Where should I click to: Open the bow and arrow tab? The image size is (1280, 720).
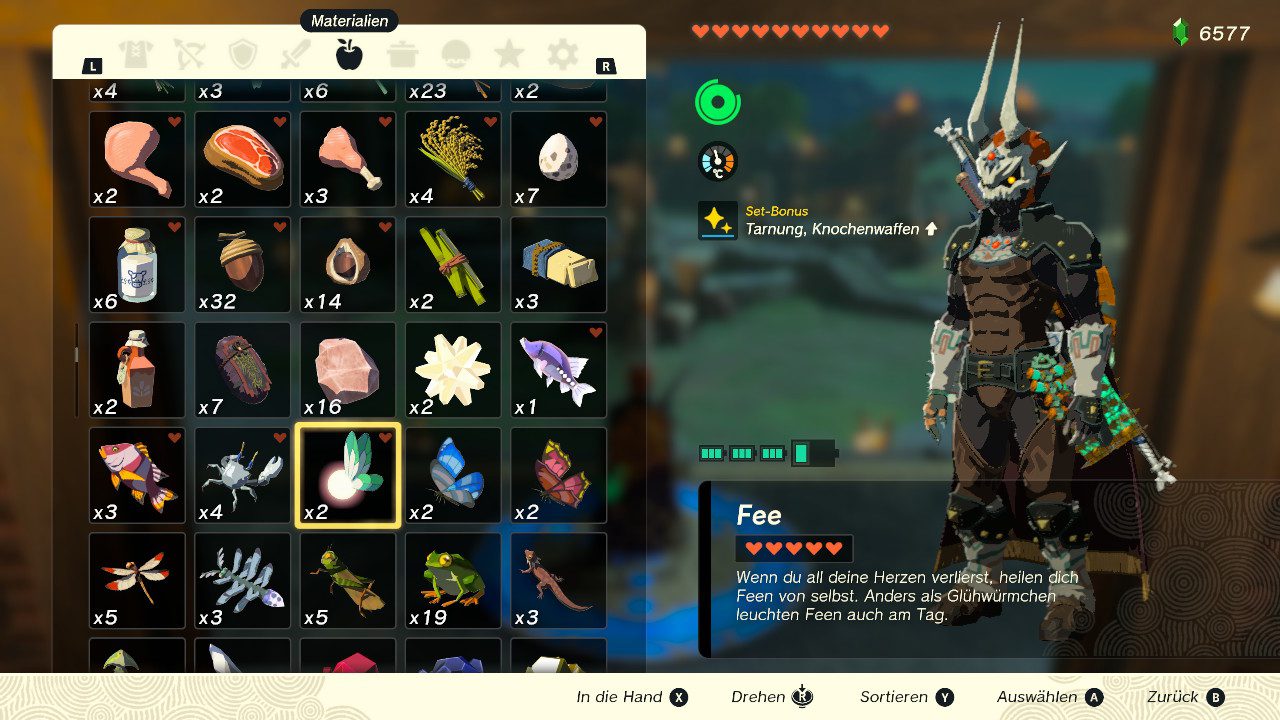click(x=189, y=54)
